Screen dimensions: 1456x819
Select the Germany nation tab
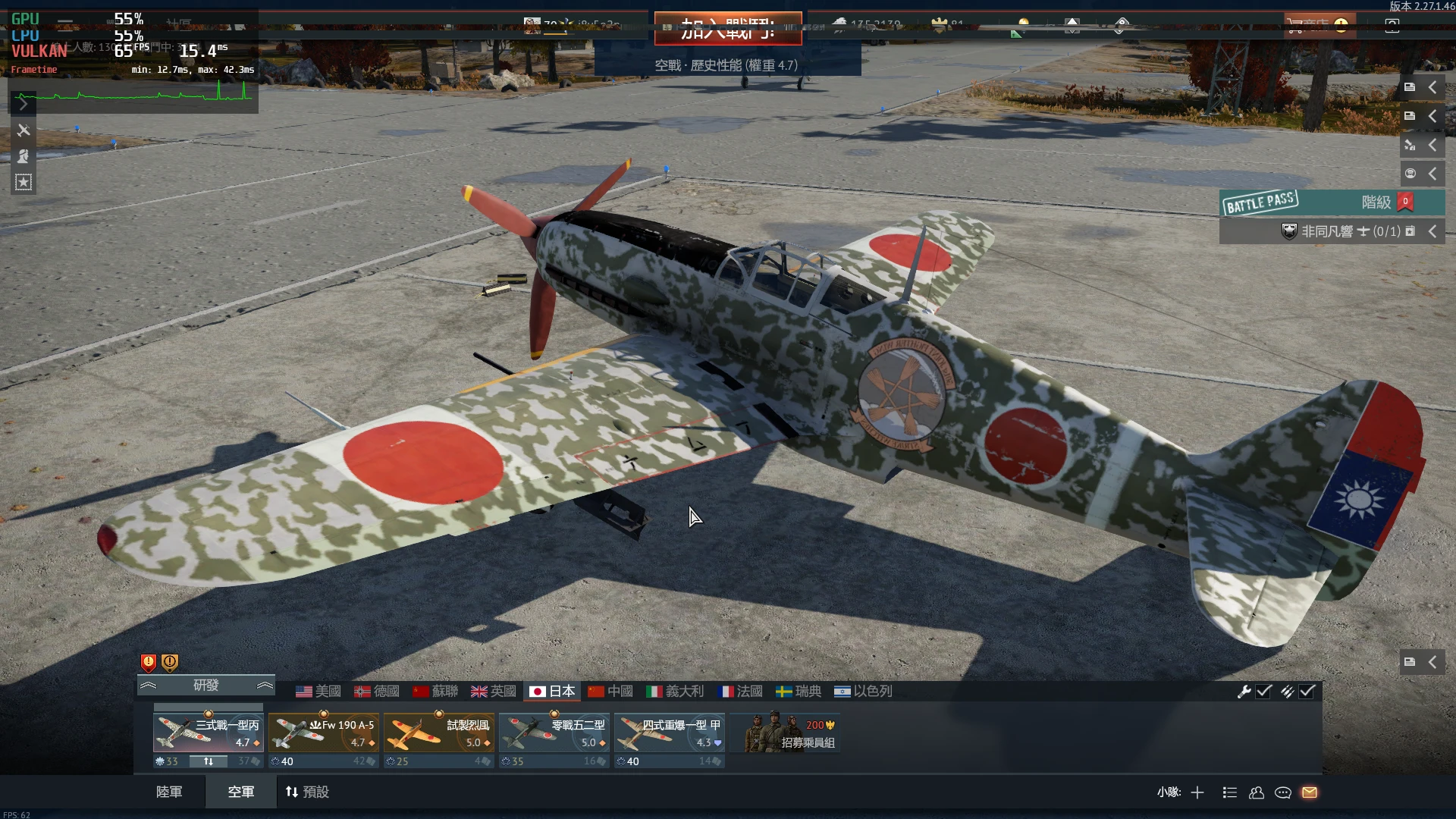377,692
